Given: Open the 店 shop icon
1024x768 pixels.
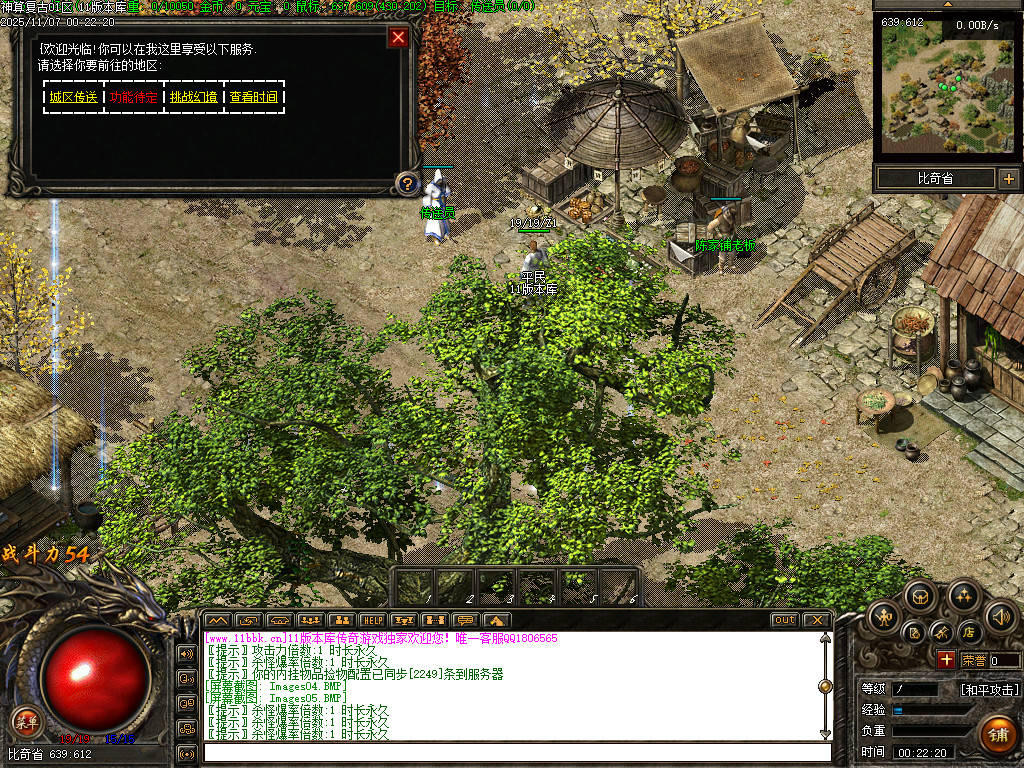Looking at the screenshot, I should click(968, 633).
